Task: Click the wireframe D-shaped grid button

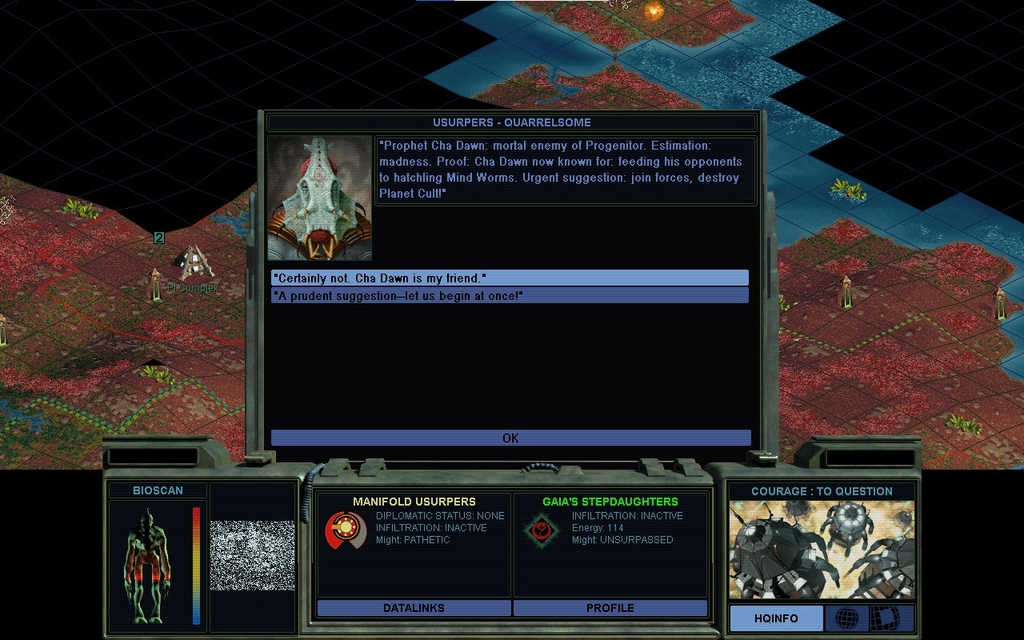Action: pyautogui.click(x=884, y=619)
